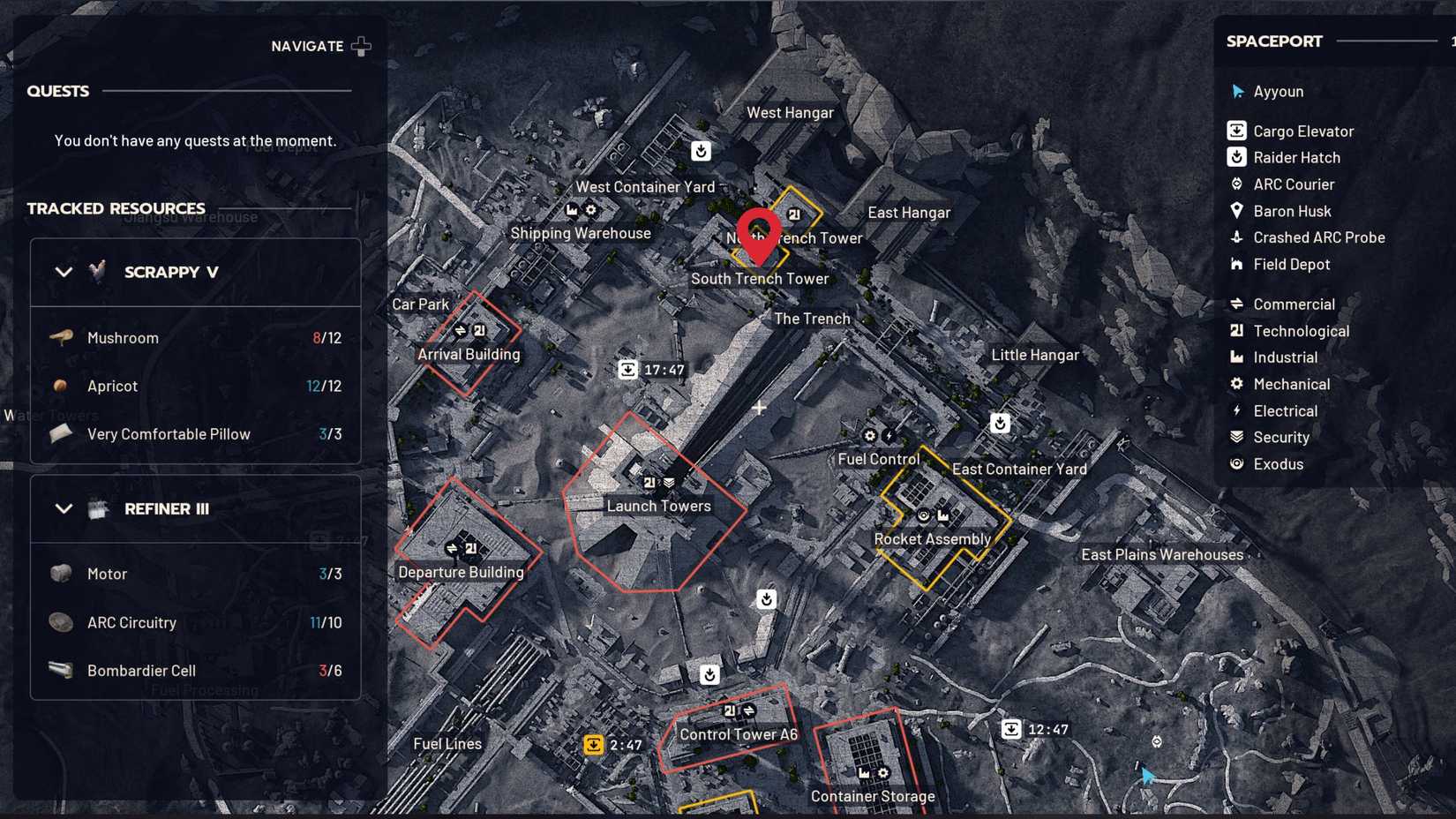Image resolution: width=1456 pixels, height=819 pixels.
Task: Collapse the SCRAPPY V tracked resources list
Action: 64,272
